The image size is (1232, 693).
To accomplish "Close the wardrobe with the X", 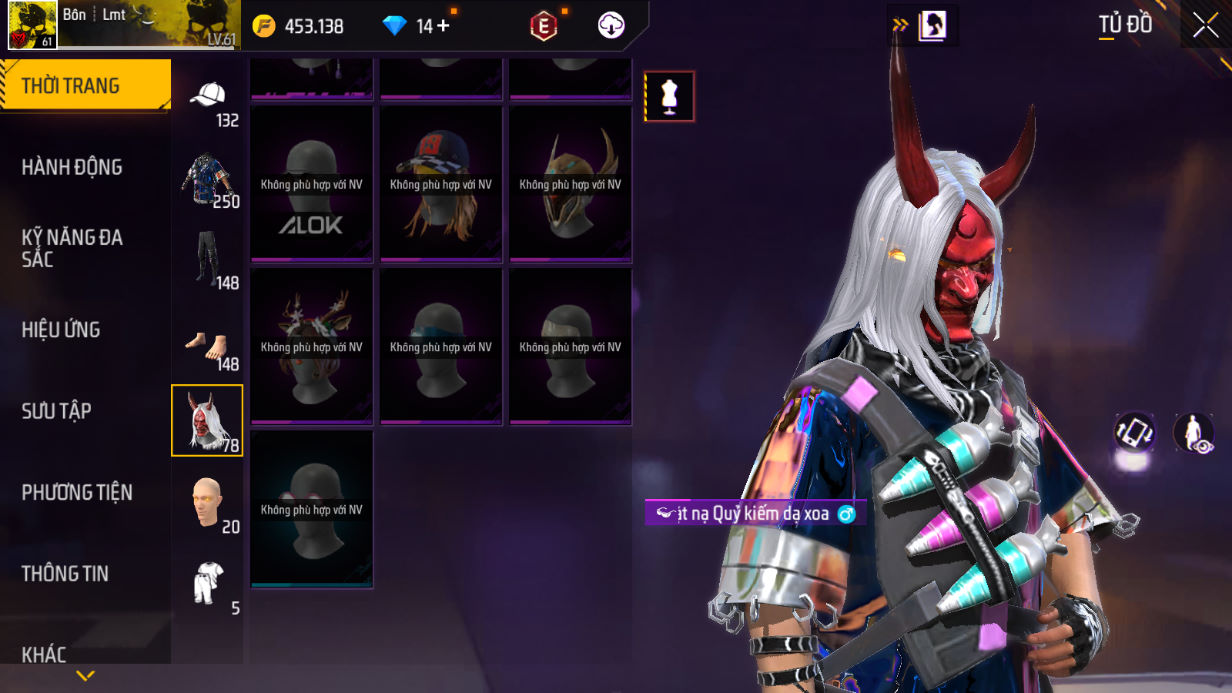I will (1204, 26).
